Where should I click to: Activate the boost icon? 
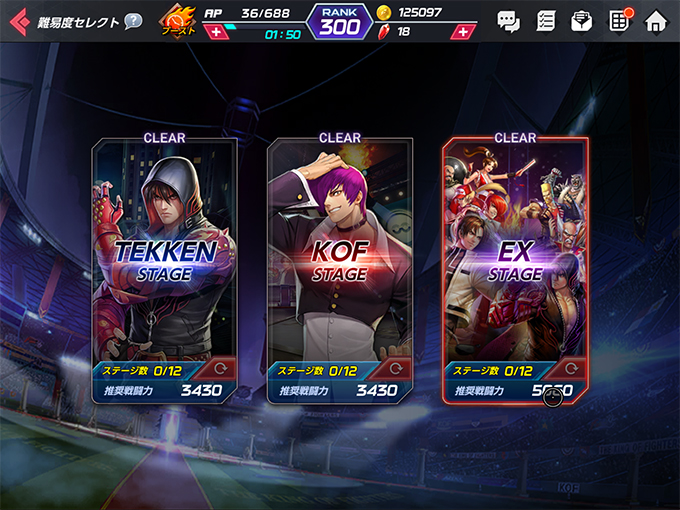coord(179,22)
